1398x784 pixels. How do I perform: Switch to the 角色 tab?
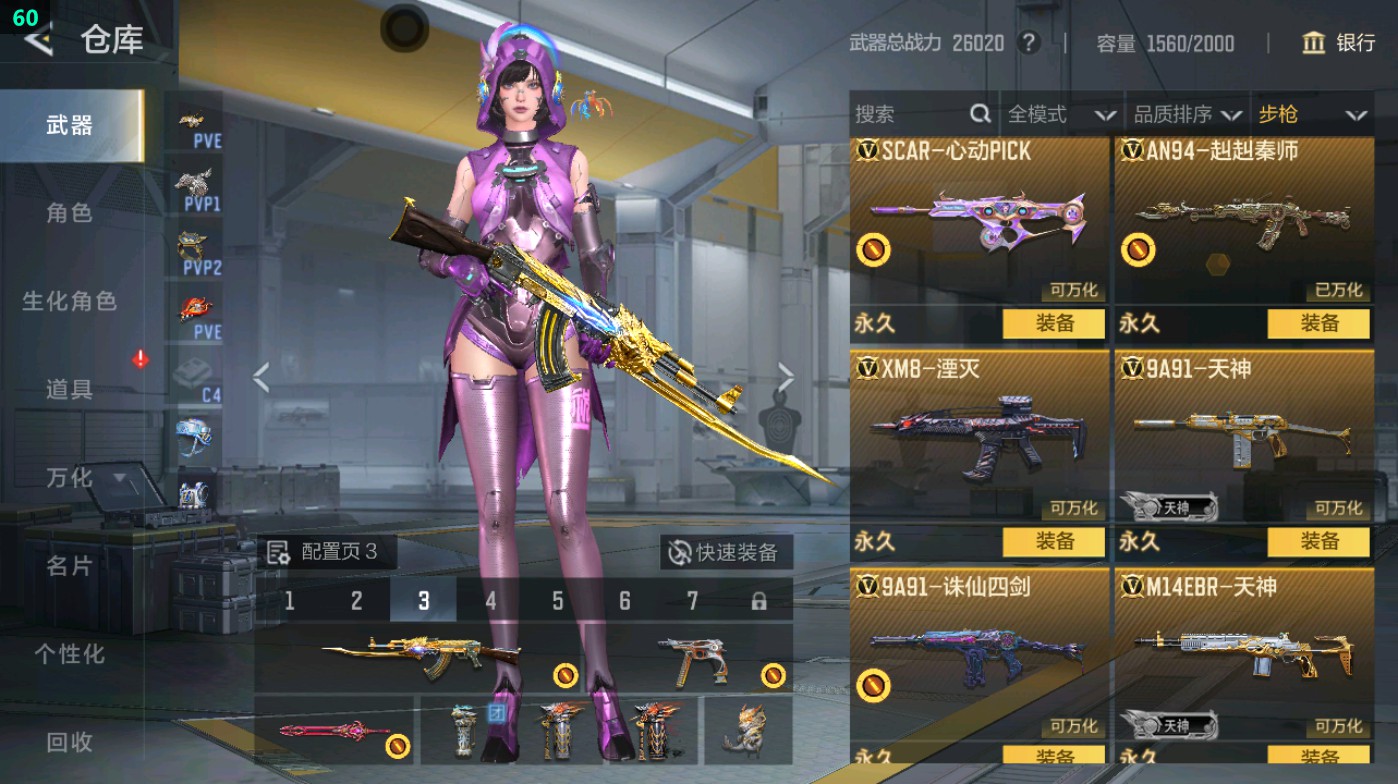tap(69, 213)
